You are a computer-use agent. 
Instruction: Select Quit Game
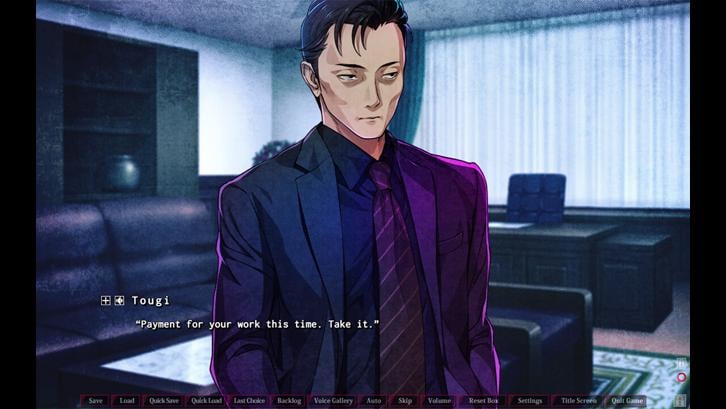(628, 401)
